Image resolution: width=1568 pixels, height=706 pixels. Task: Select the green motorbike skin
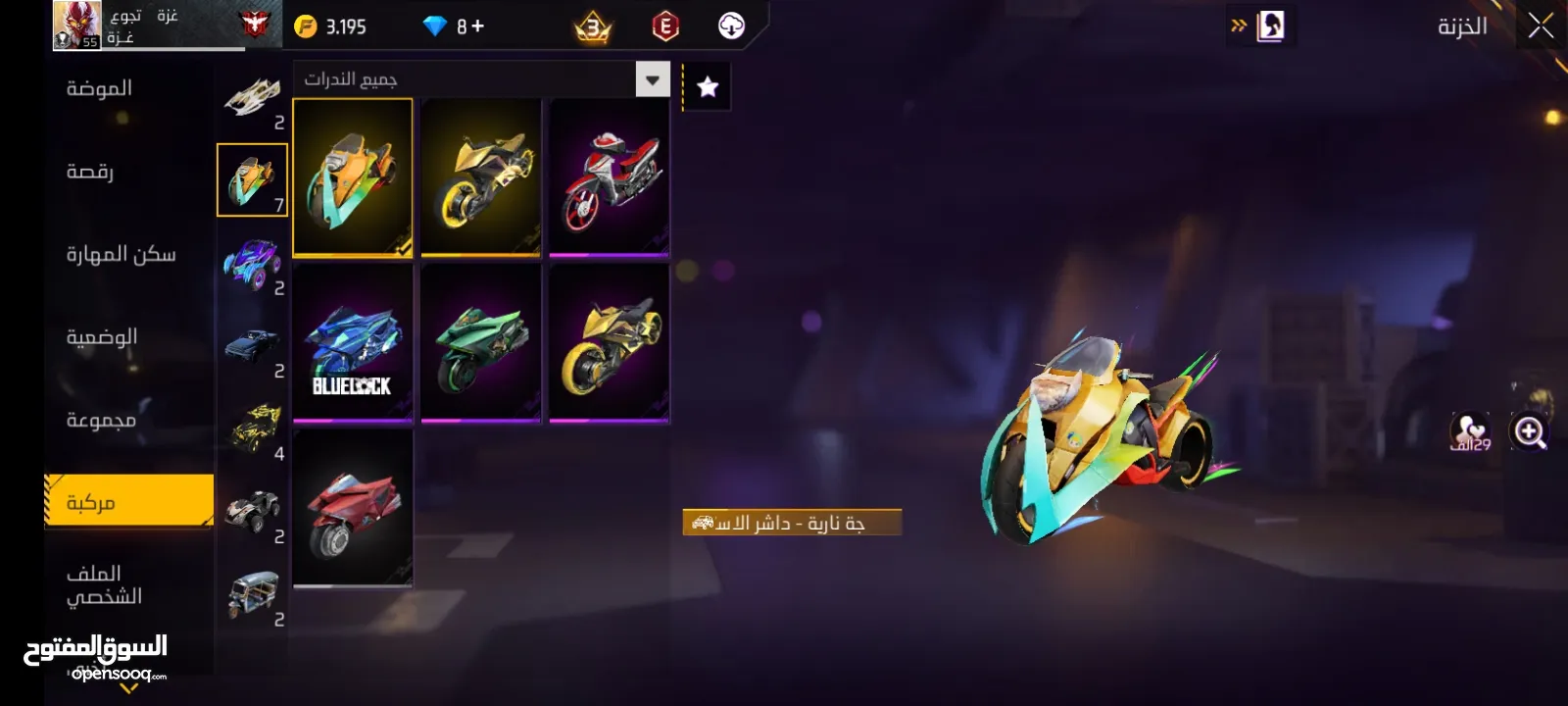(480, 343)
